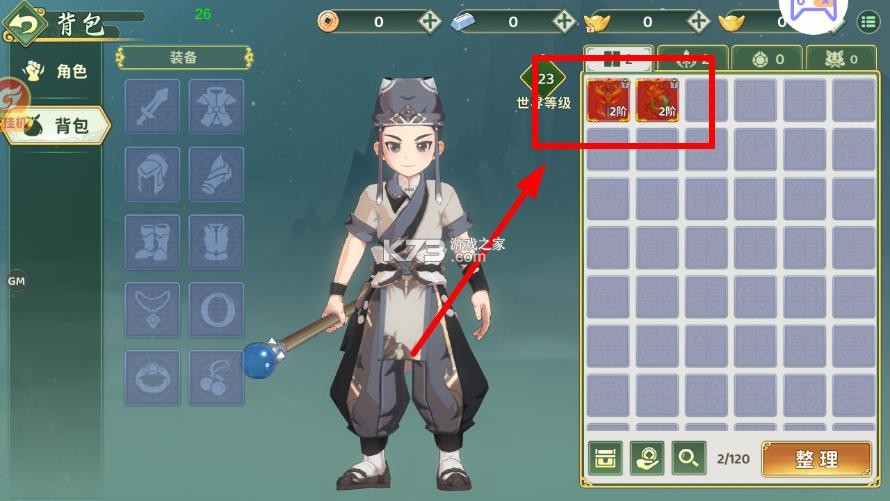Go back using the return arrow
This screenshot has width=890, height=501.
click(27, 22)
